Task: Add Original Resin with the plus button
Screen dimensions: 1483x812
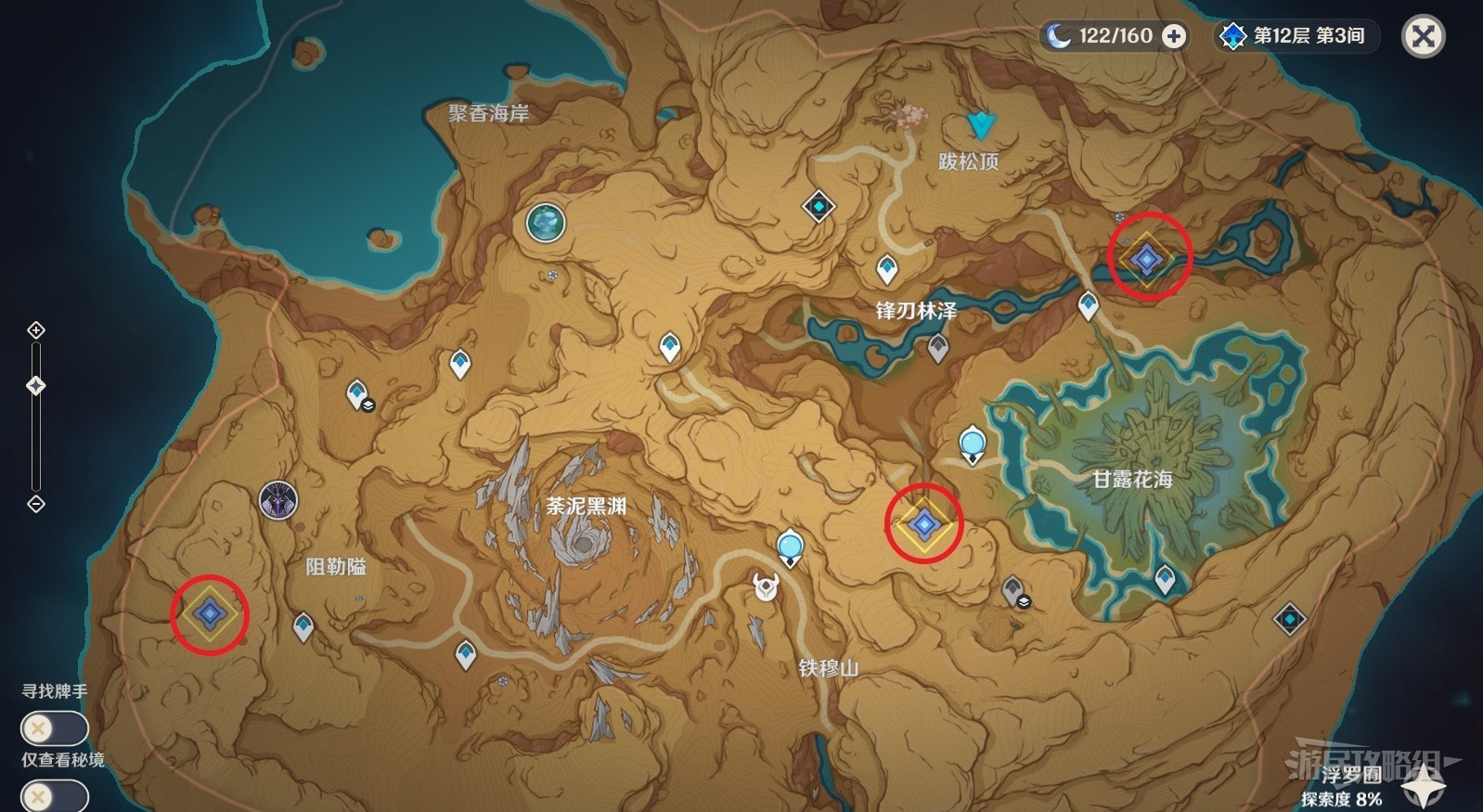Action: 1174,36
